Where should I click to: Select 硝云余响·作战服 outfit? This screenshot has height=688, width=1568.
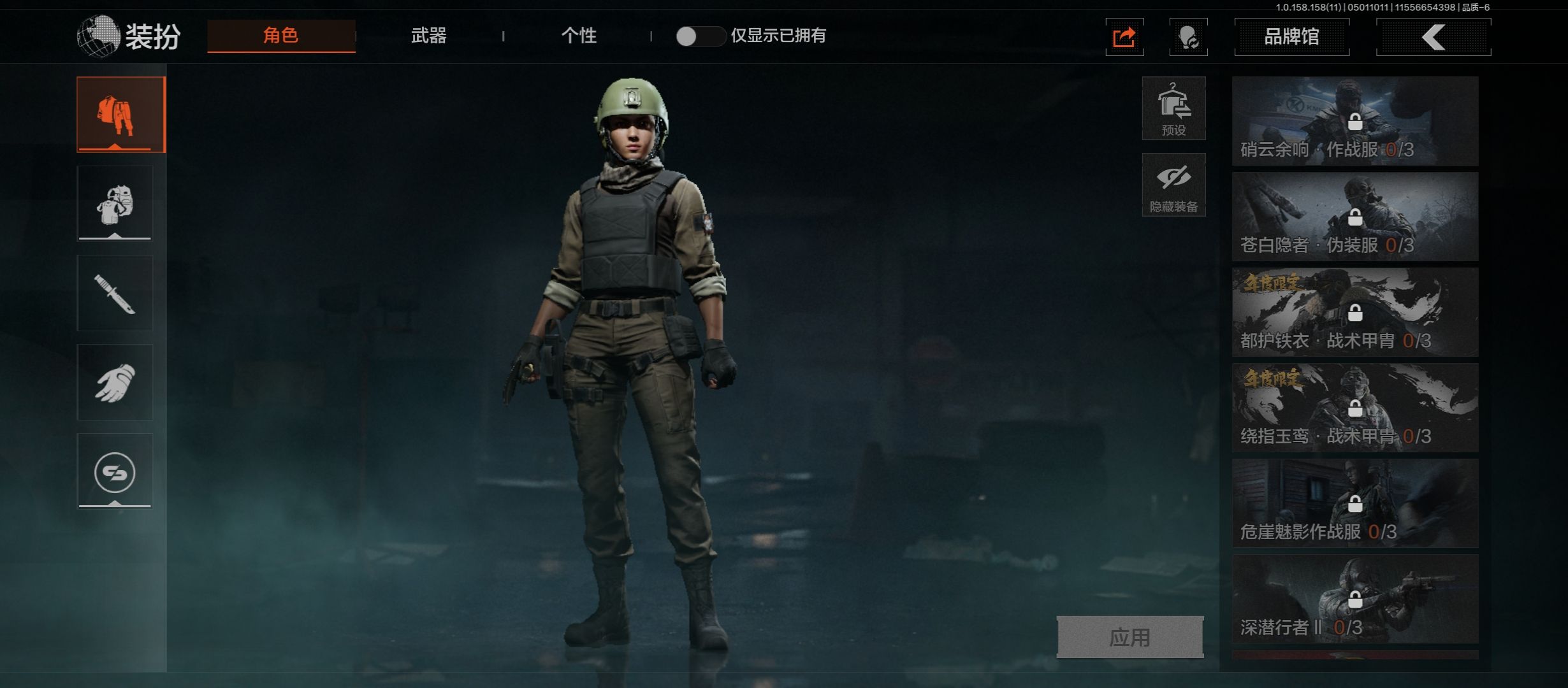point(1354,121)
